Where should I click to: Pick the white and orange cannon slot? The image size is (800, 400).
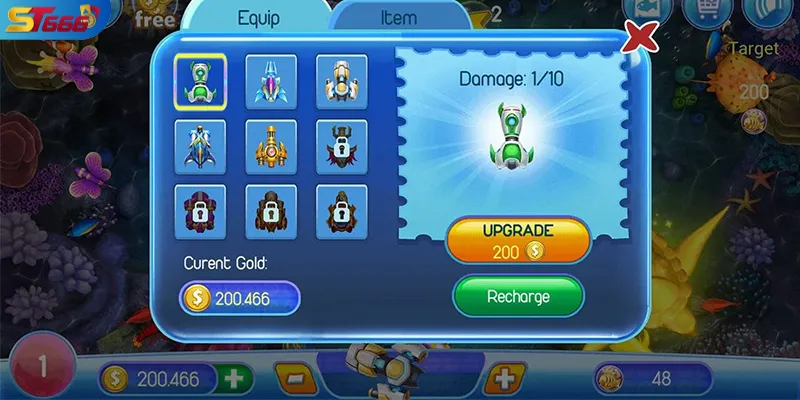[342, 80]
